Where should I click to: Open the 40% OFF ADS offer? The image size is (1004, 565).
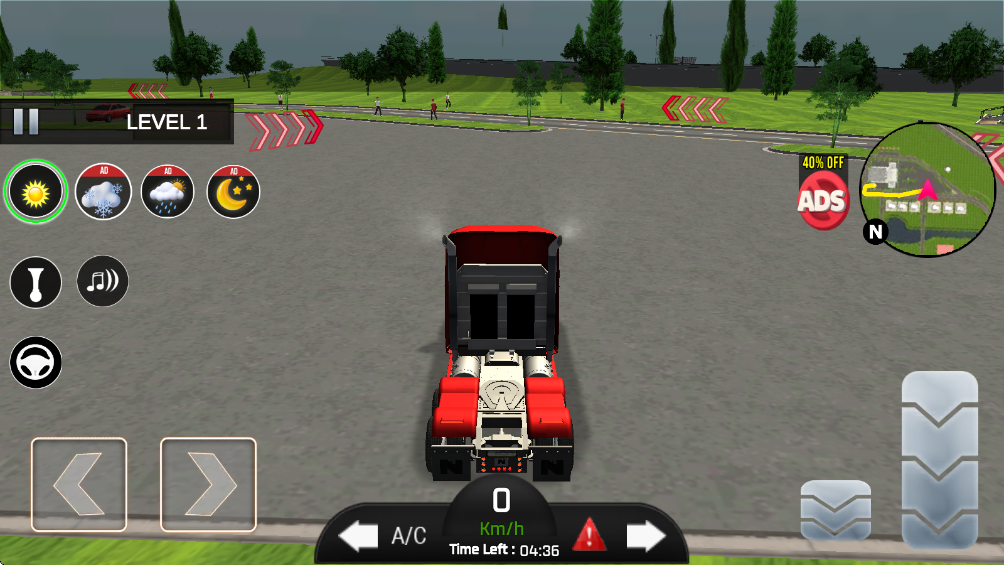click(822, 194)
